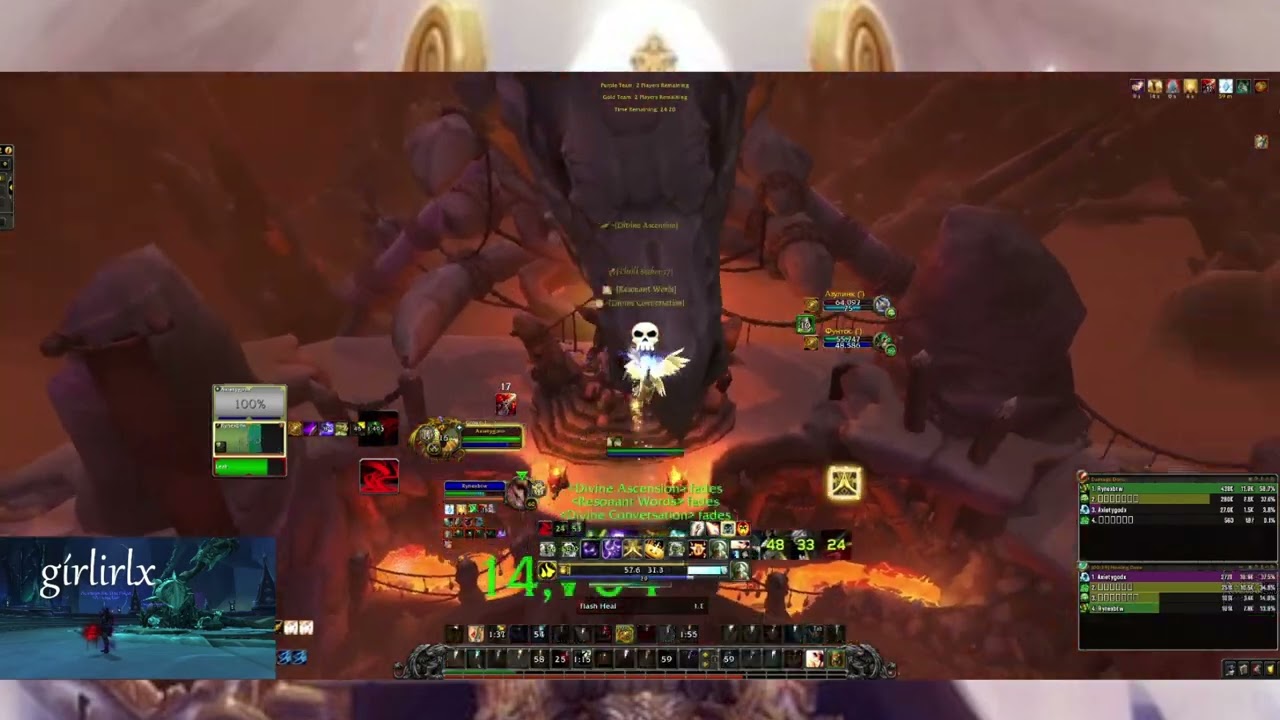
Task: Click the girlirlx watermark in the bottom-left overlay
Action: click(100, 573)
